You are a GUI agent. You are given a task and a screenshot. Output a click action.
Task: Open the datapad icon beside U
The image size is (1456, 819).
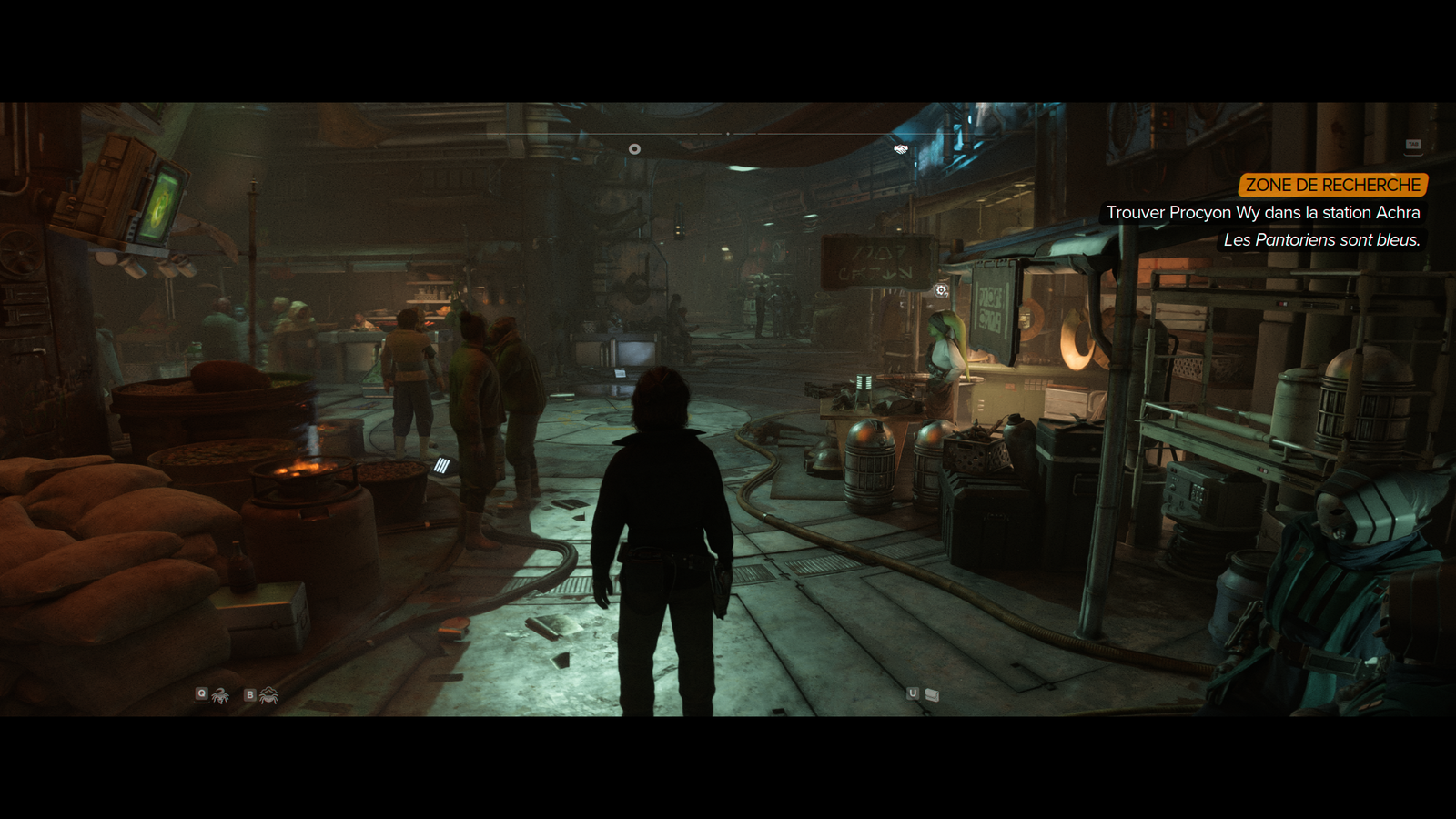tap(932, 694)
